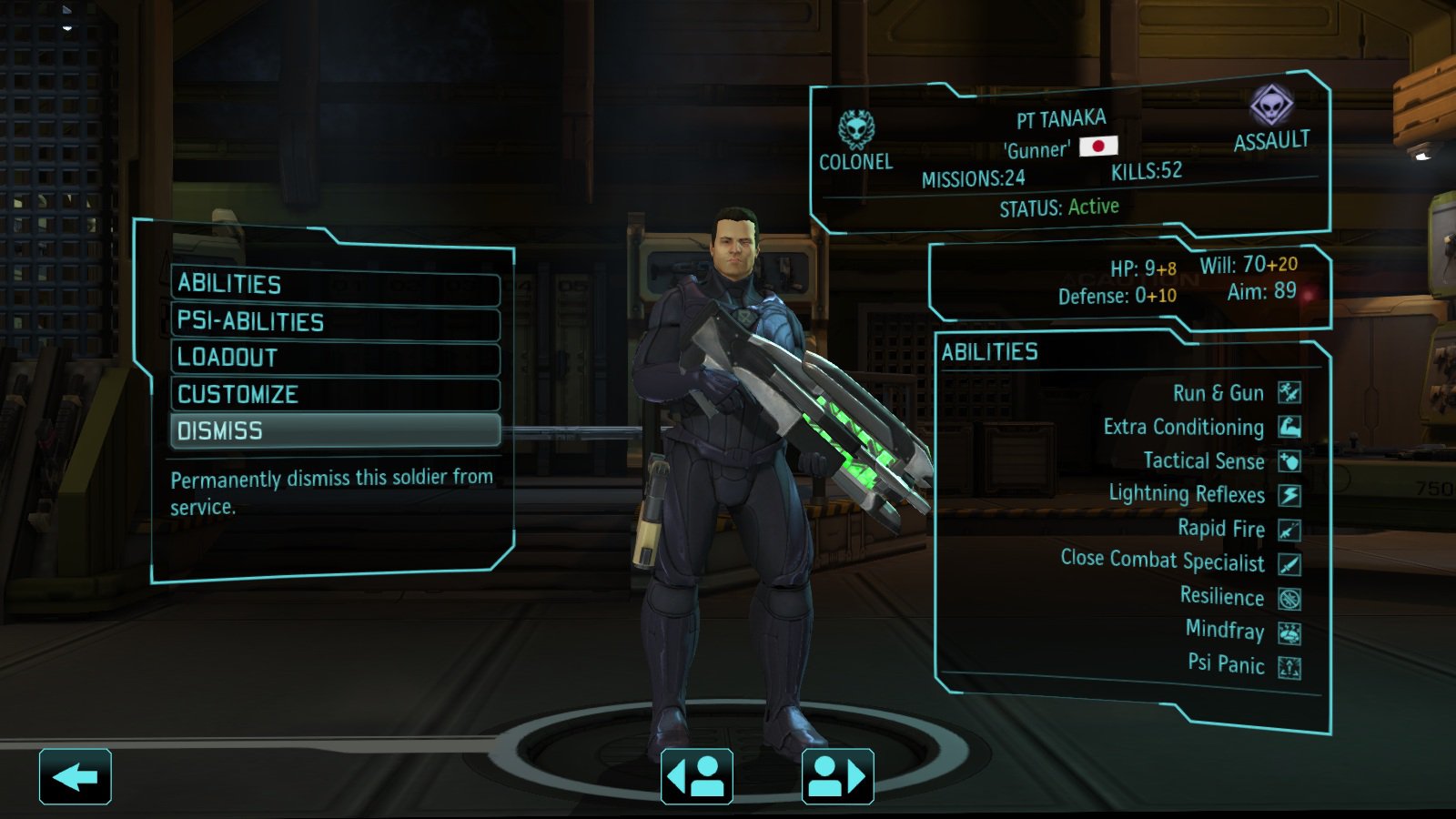Select the Psi-Abilities menu option

[334, 322]
